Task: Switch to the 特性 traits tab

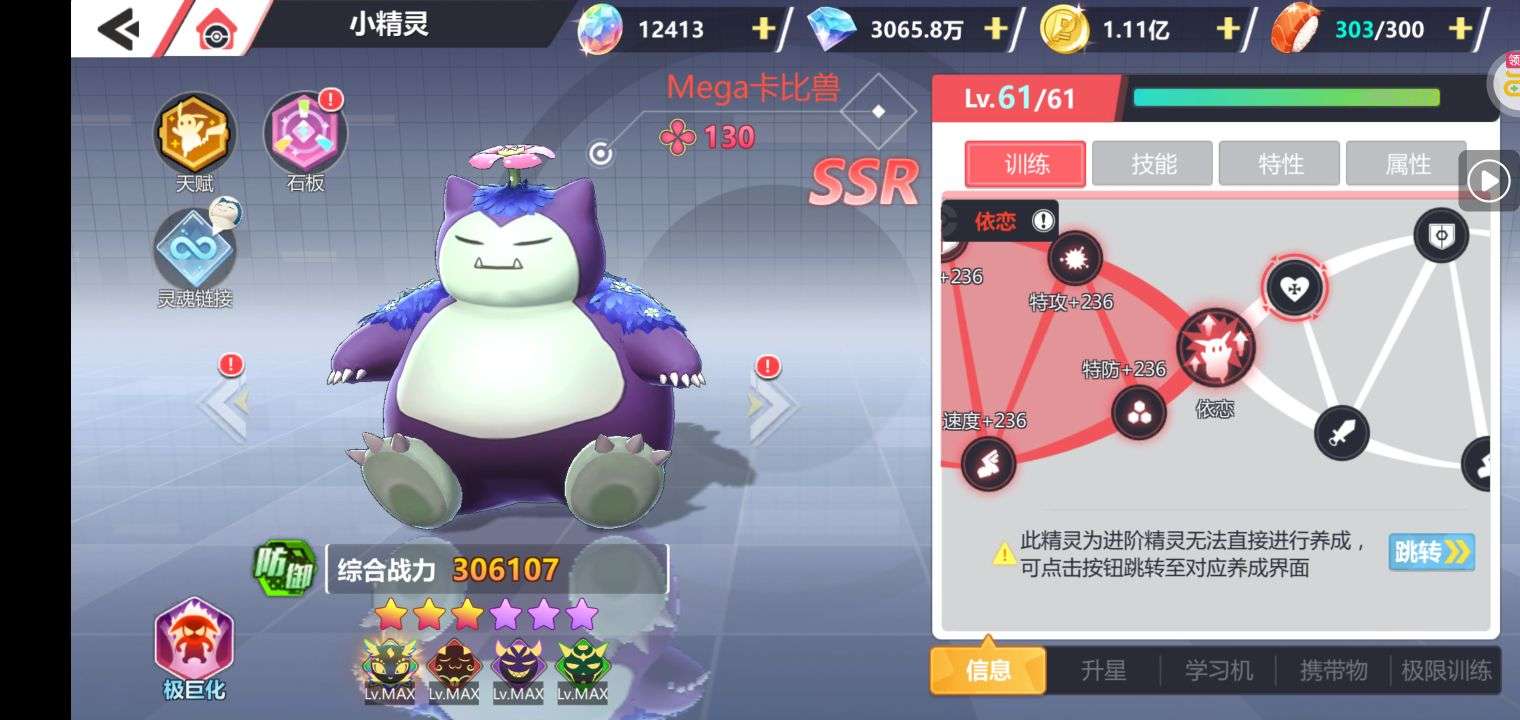Action: tap(1280, 164)
